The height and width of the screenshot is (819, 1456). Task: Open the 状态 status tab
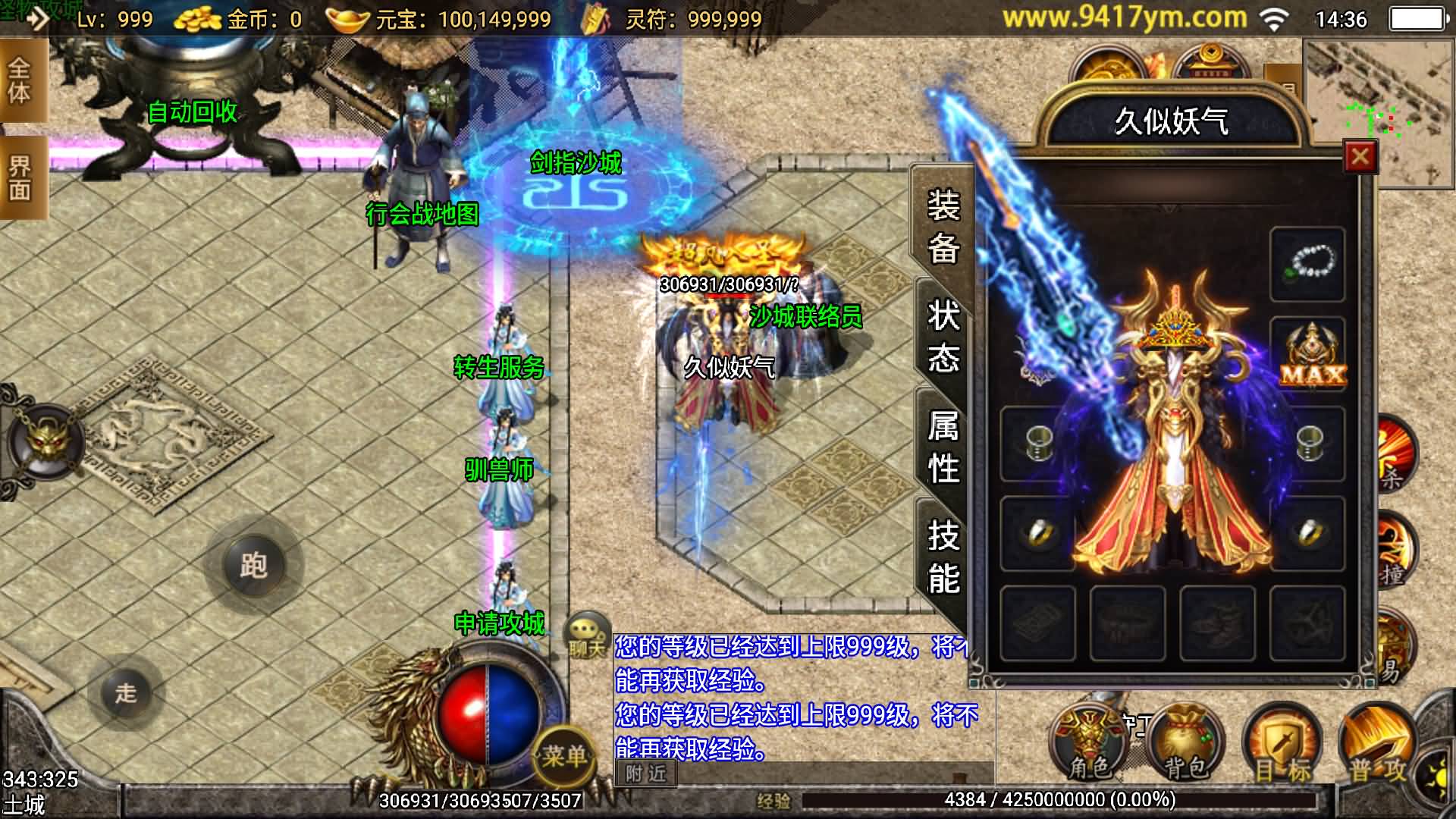(943, 336)
